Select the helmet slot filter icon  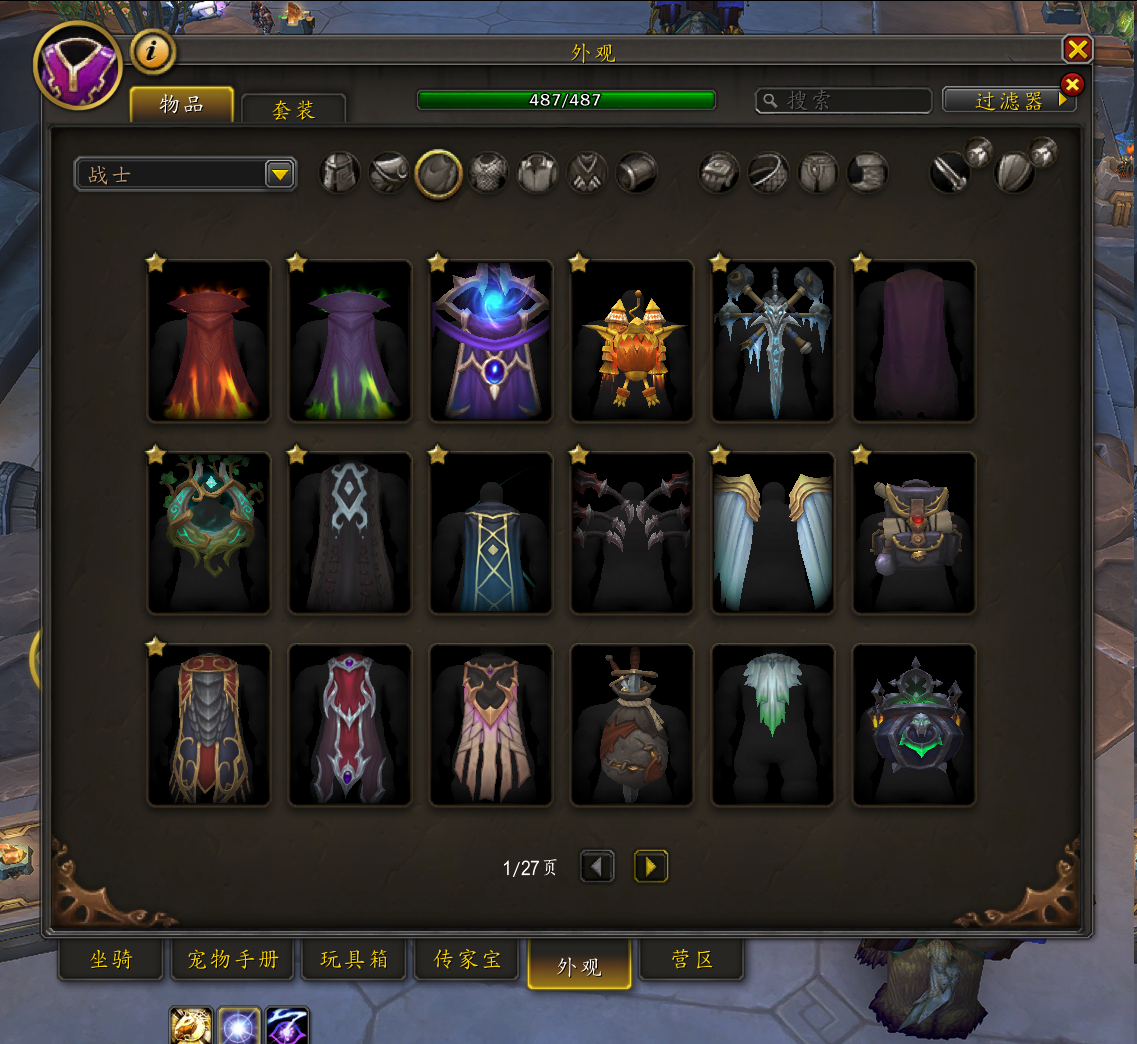[340, 174]
